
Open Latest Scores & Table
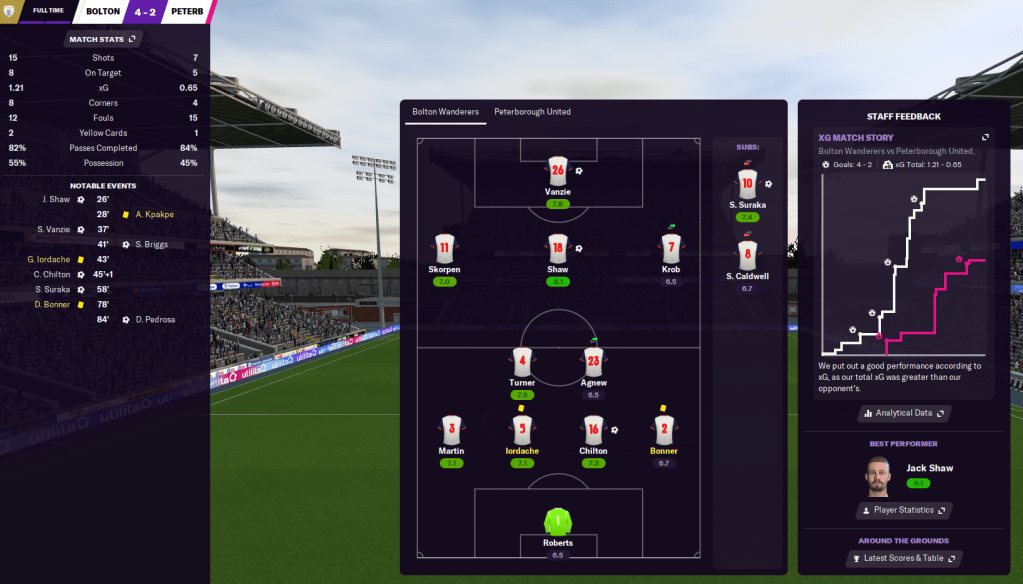point(903,558)
